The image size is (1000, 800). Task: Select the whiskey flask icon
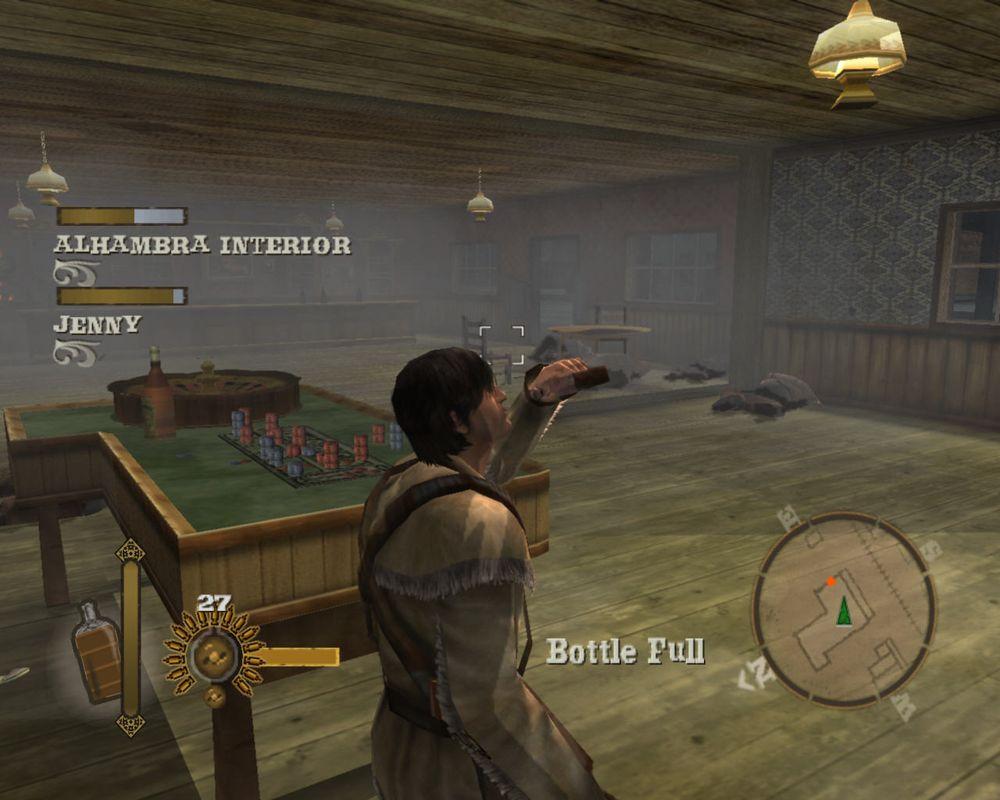point(96,650)
